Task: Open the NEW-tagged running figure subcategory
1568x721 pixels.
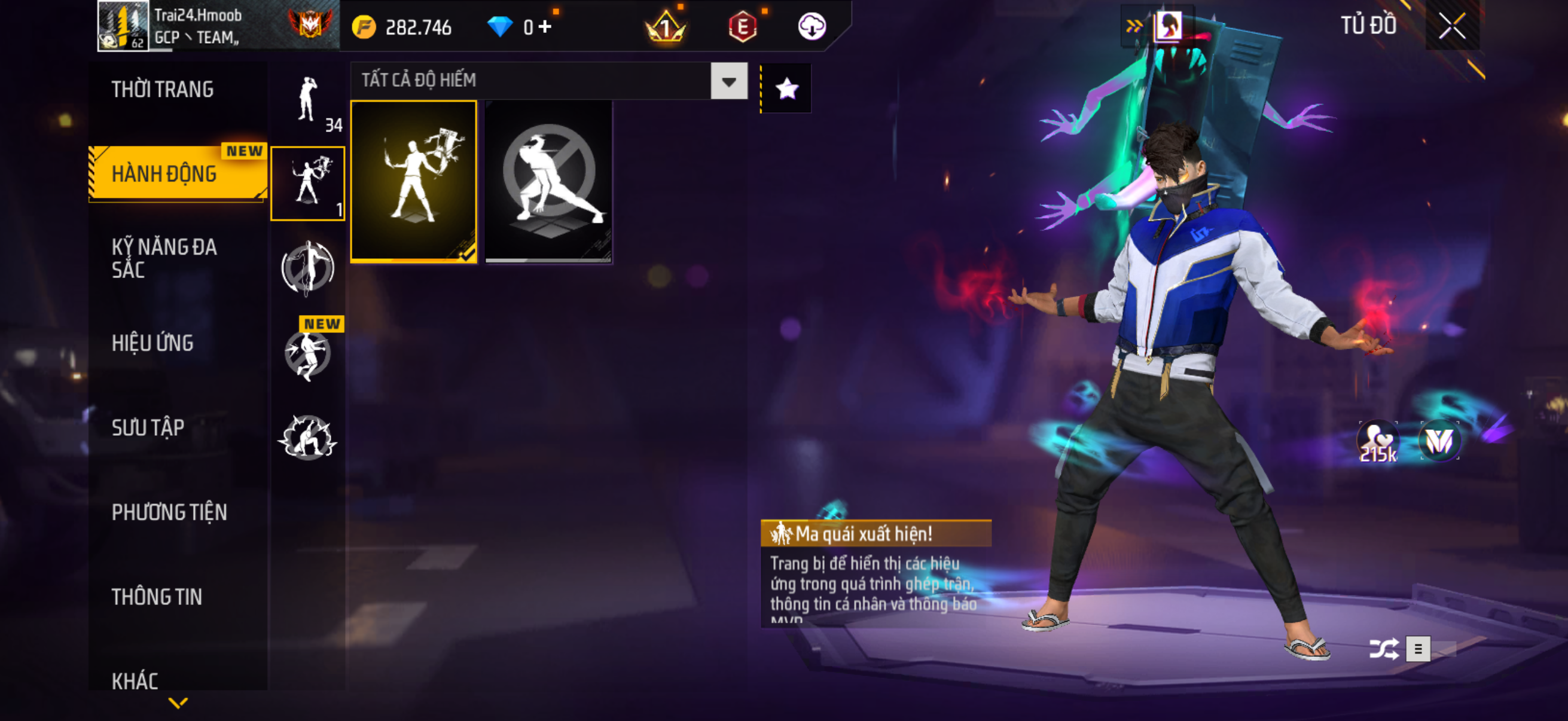Action: (308, 353)
